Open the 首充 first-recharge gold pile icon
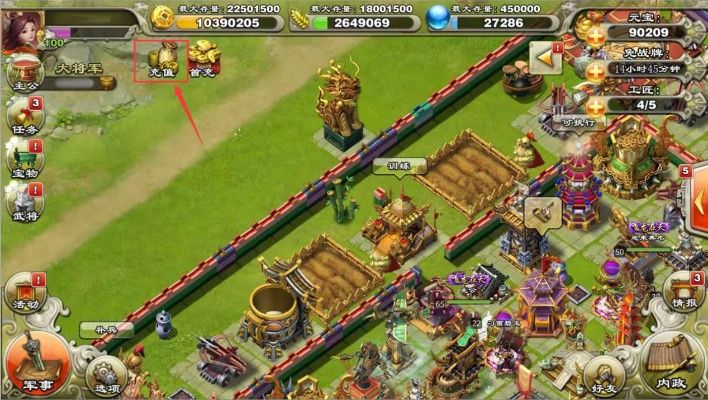Screen dimensions: 708x400 coord(203,59)
